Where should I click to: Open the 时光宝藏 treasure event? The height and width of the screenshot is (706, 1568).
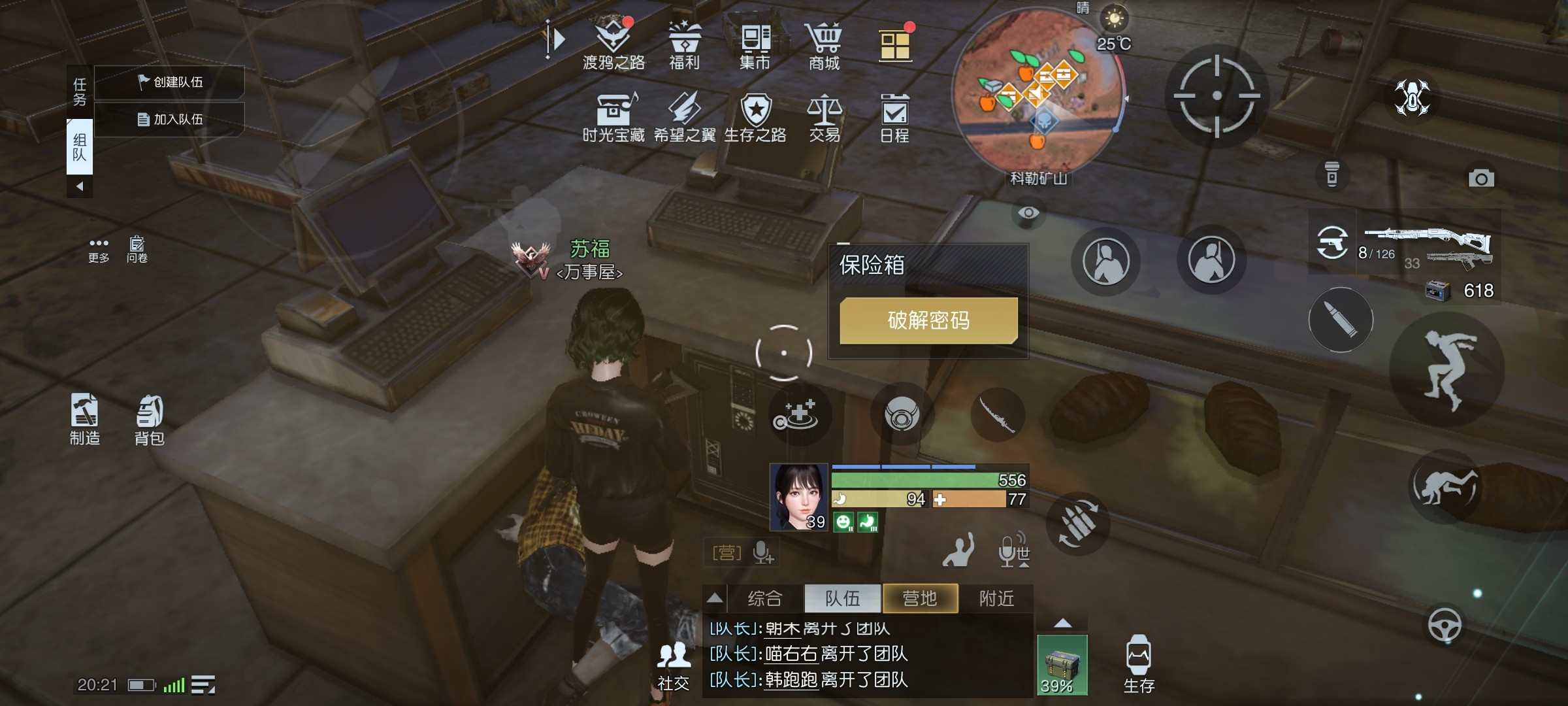(x=613, y=116)
